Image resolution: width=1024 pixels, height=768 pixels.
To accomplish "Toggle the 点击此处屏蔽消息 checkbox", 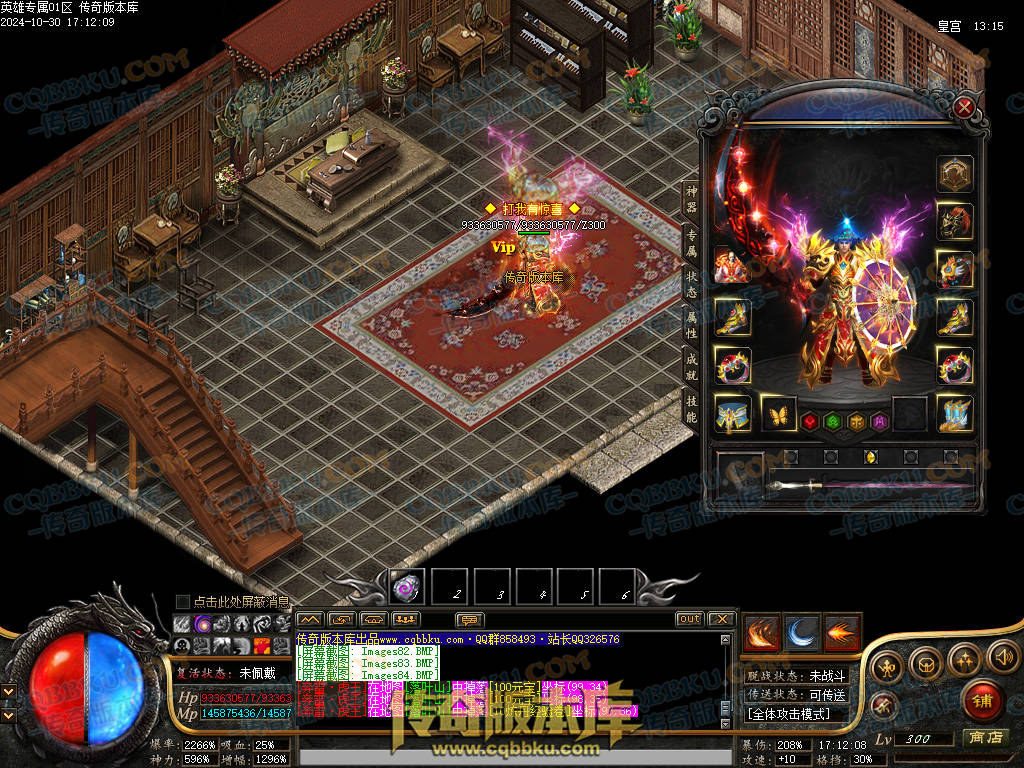I will click(183, 601).
